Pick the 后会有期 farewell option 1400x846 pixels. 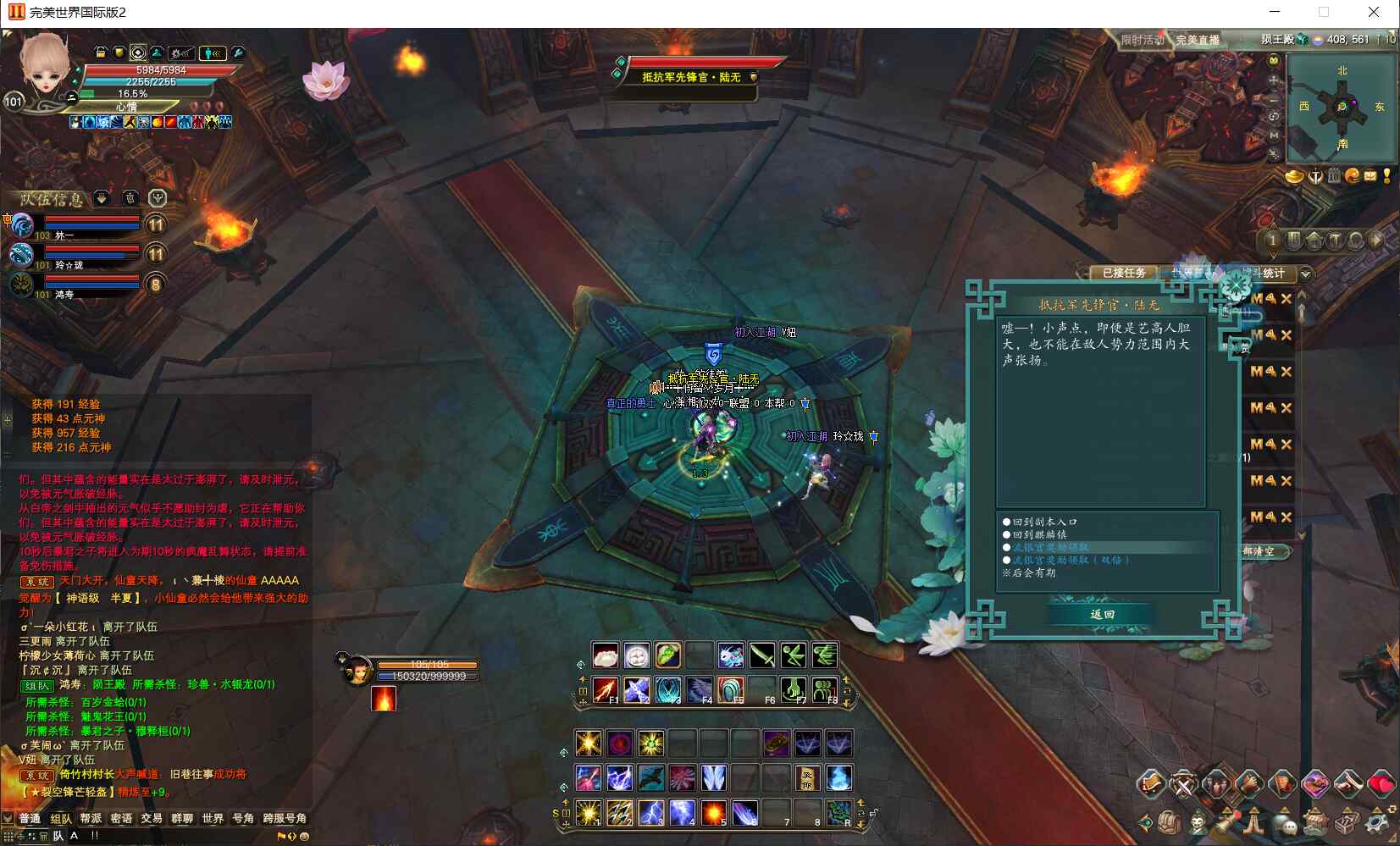point(1033,572)
